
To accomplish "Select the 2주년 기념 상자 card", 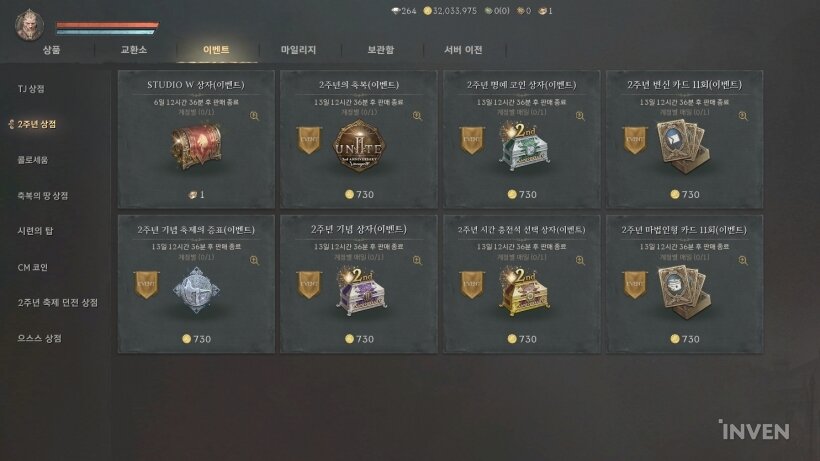I will click(359, 283).
